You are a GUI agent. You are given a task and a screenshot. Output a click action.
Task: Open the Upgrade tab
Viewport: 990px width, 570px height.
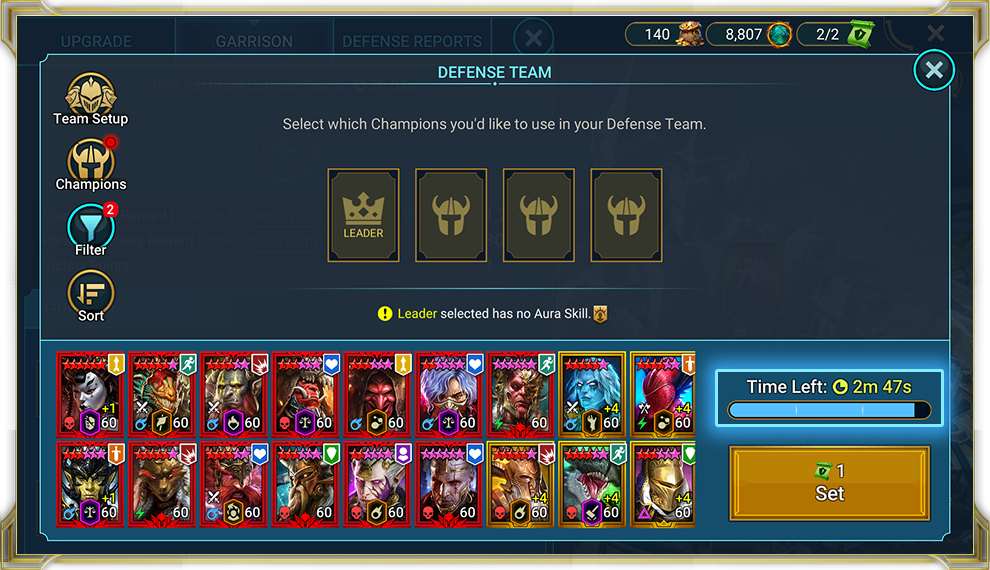(96, 42)
